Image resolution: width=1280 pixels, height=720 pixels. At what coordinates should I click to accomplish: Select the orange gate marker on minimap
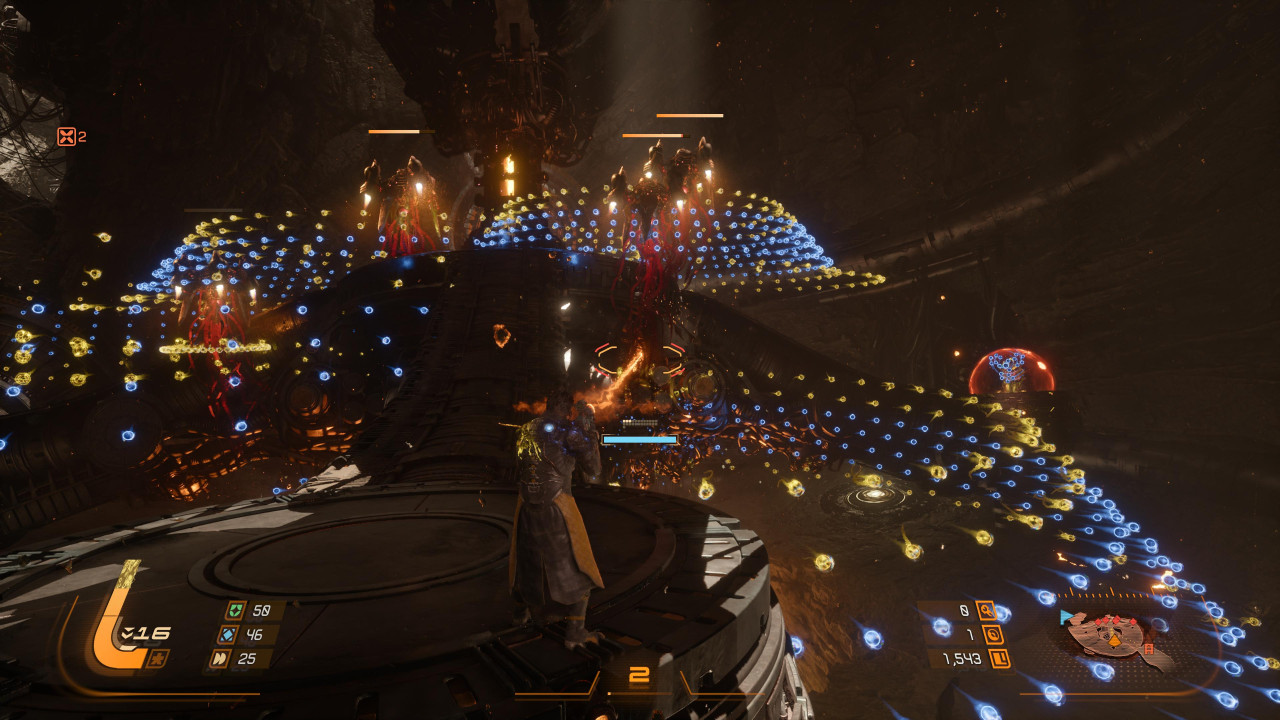pos(1149,651)
